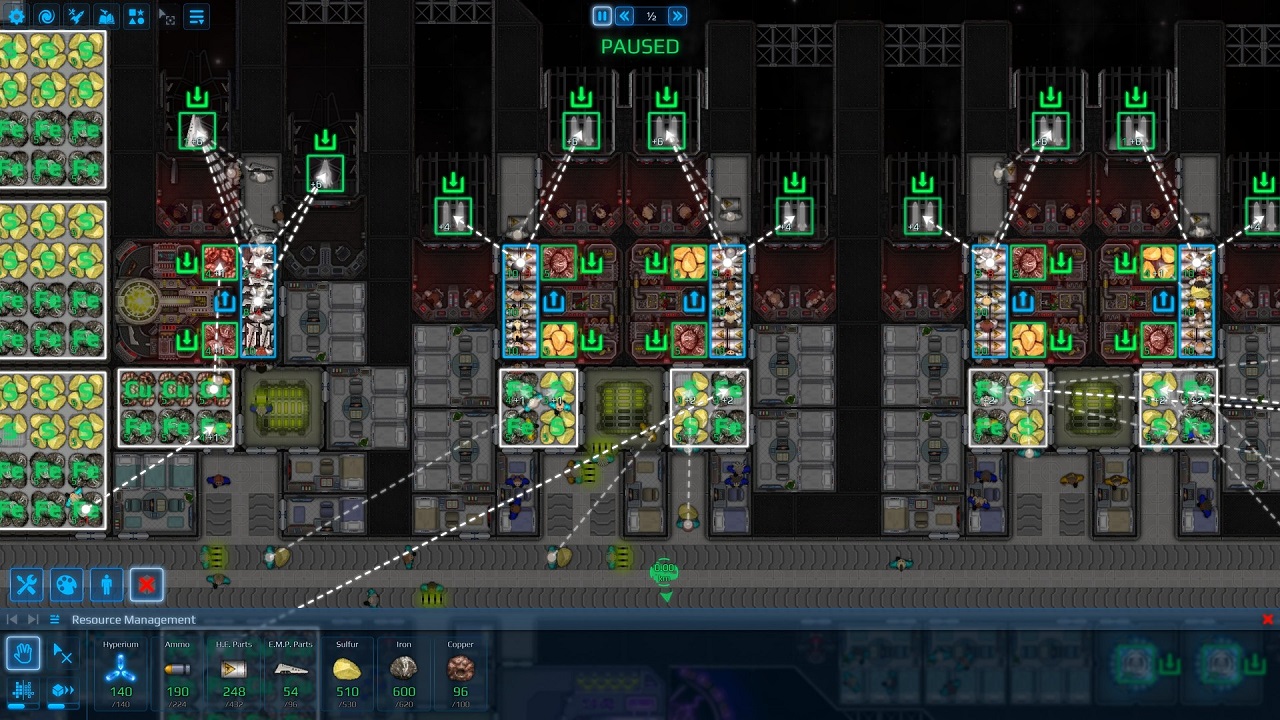Select the wrench build tool
Screen dimensions: 1280x720
[26, 585]
